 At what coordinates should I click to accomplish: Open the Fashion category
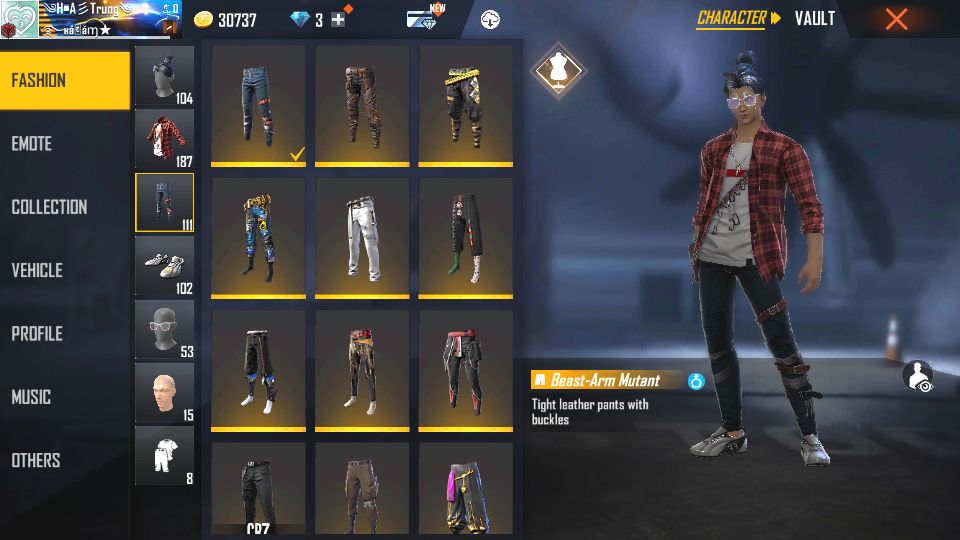[x=65, y=80]
